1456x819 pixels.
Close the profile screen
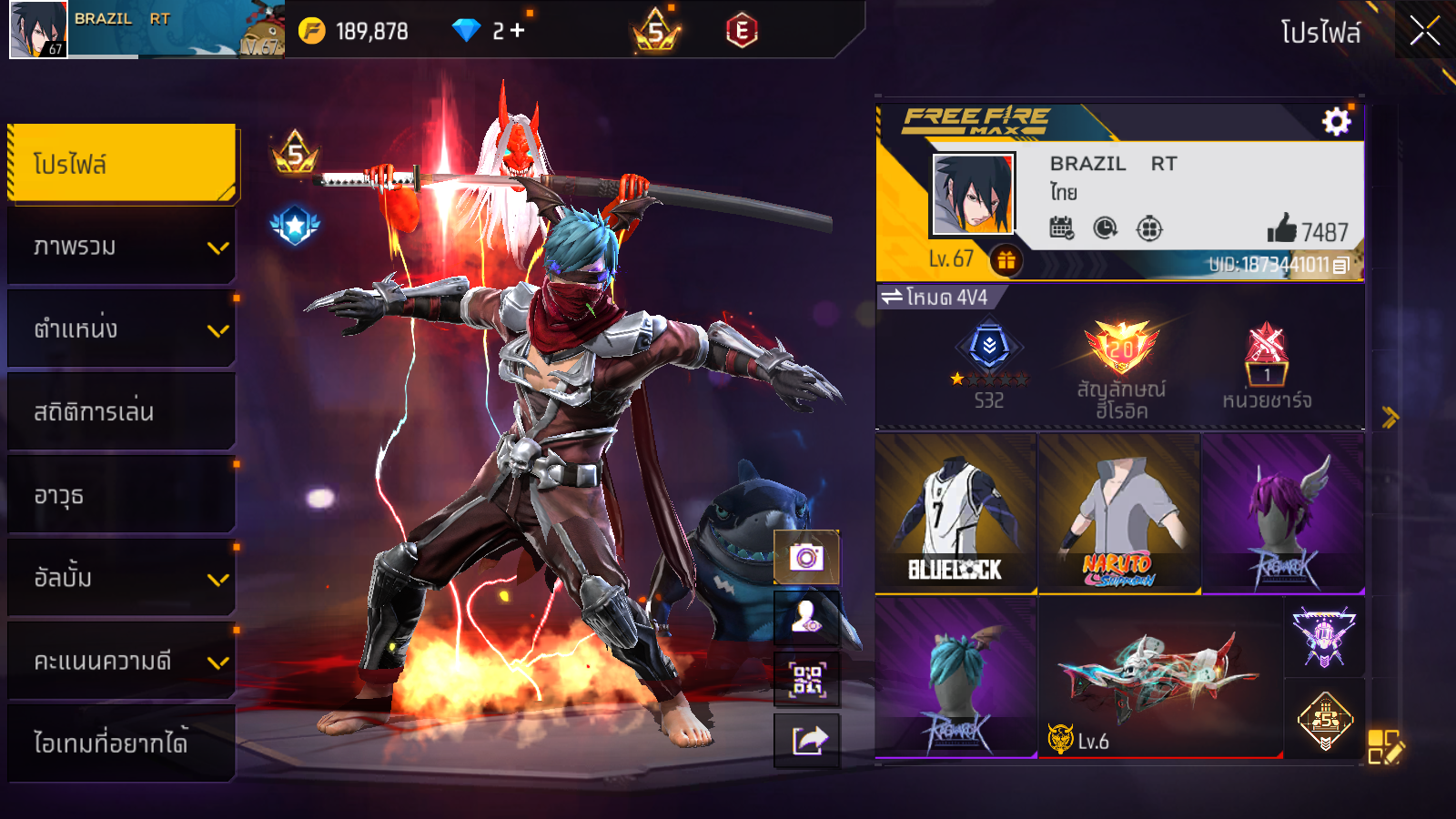tap(1424, 31)
